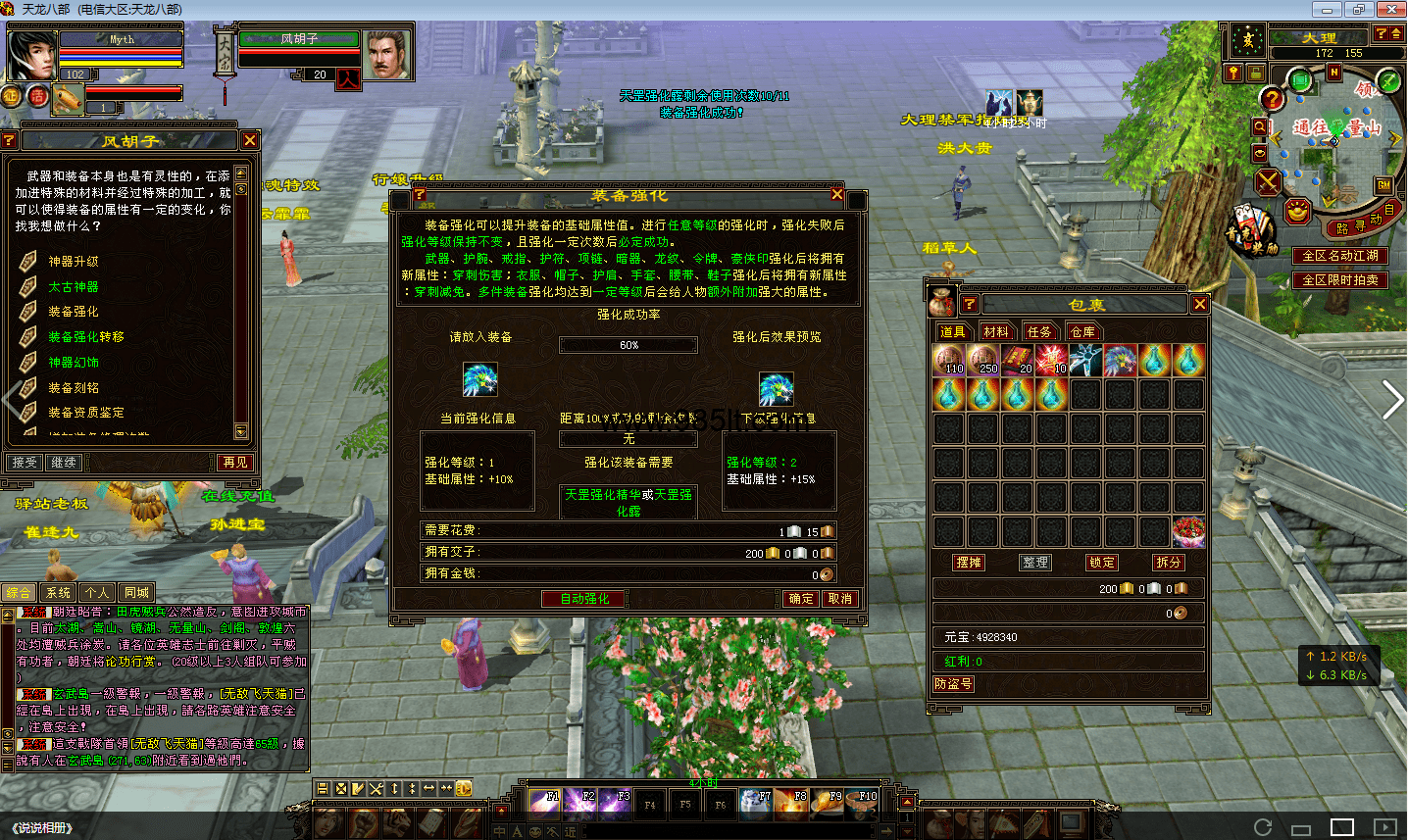Cancel enhancement with the 取消 button

click(x=839, y=599)
